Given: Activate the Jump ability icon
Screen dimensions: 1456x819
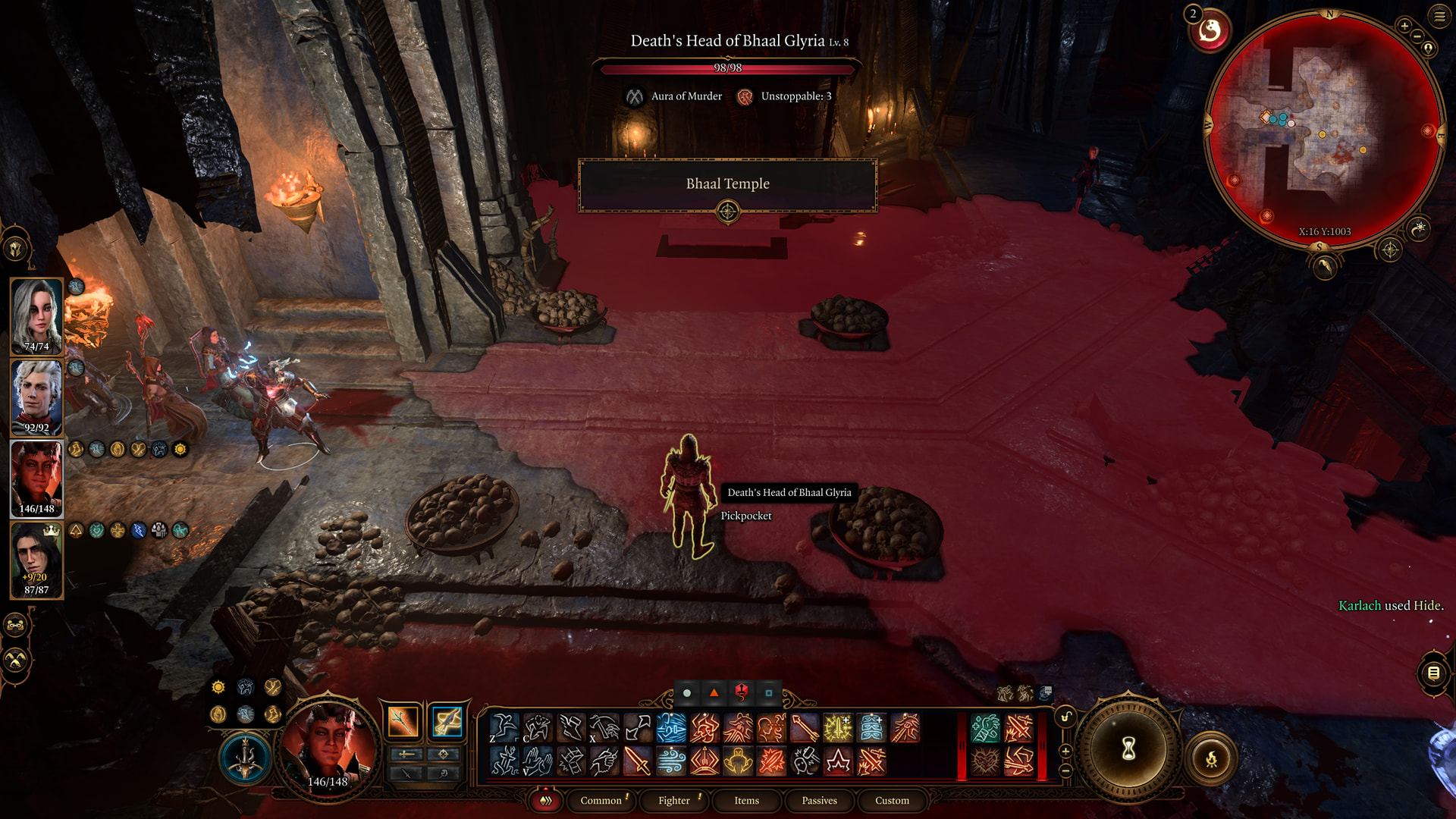Looking at the screenshot, I should tap(504, 728).
